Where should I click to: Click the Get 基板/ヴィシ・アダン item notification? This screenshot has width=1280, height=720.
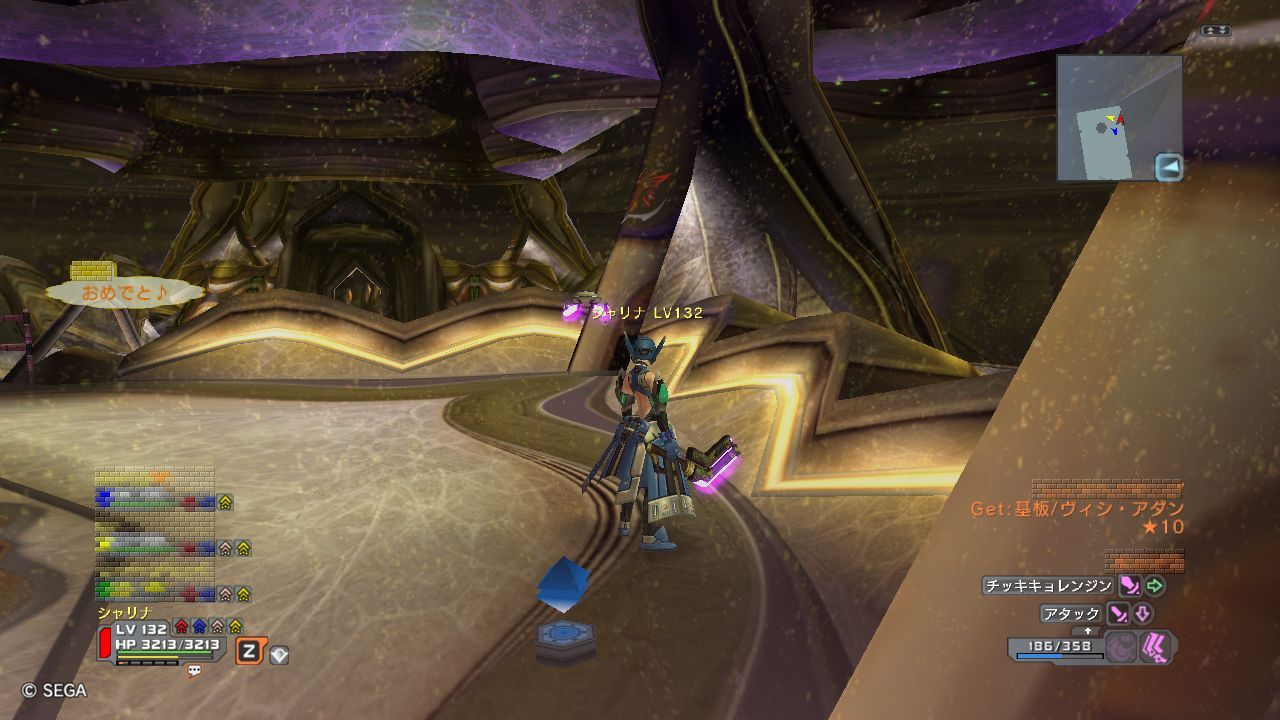(x=1077, y=509)
